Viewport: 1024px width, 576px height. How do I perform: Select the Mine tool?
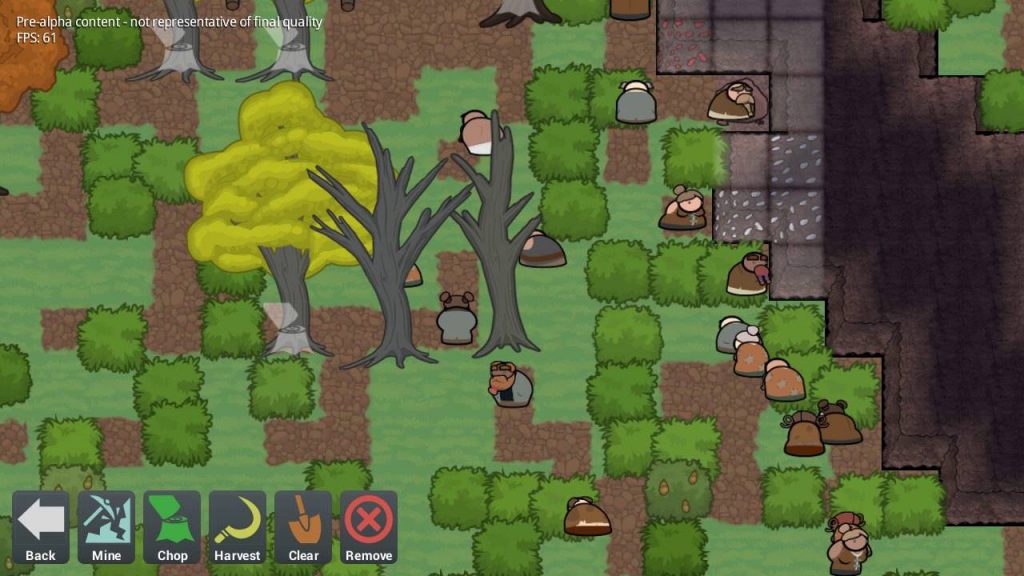[x=106, y=527]
